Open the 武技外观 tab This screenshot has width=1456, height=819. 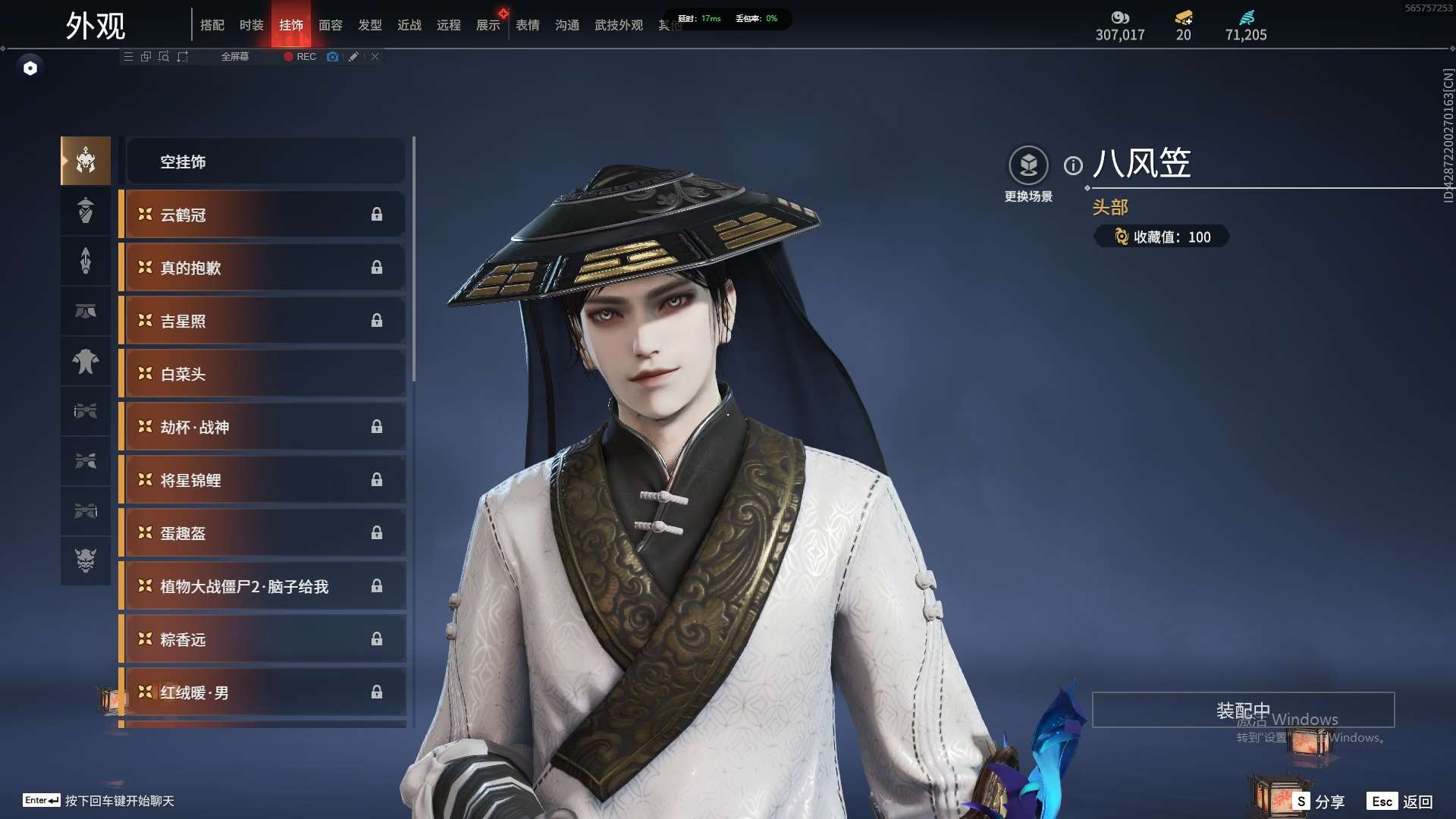(x=618, y=25)
